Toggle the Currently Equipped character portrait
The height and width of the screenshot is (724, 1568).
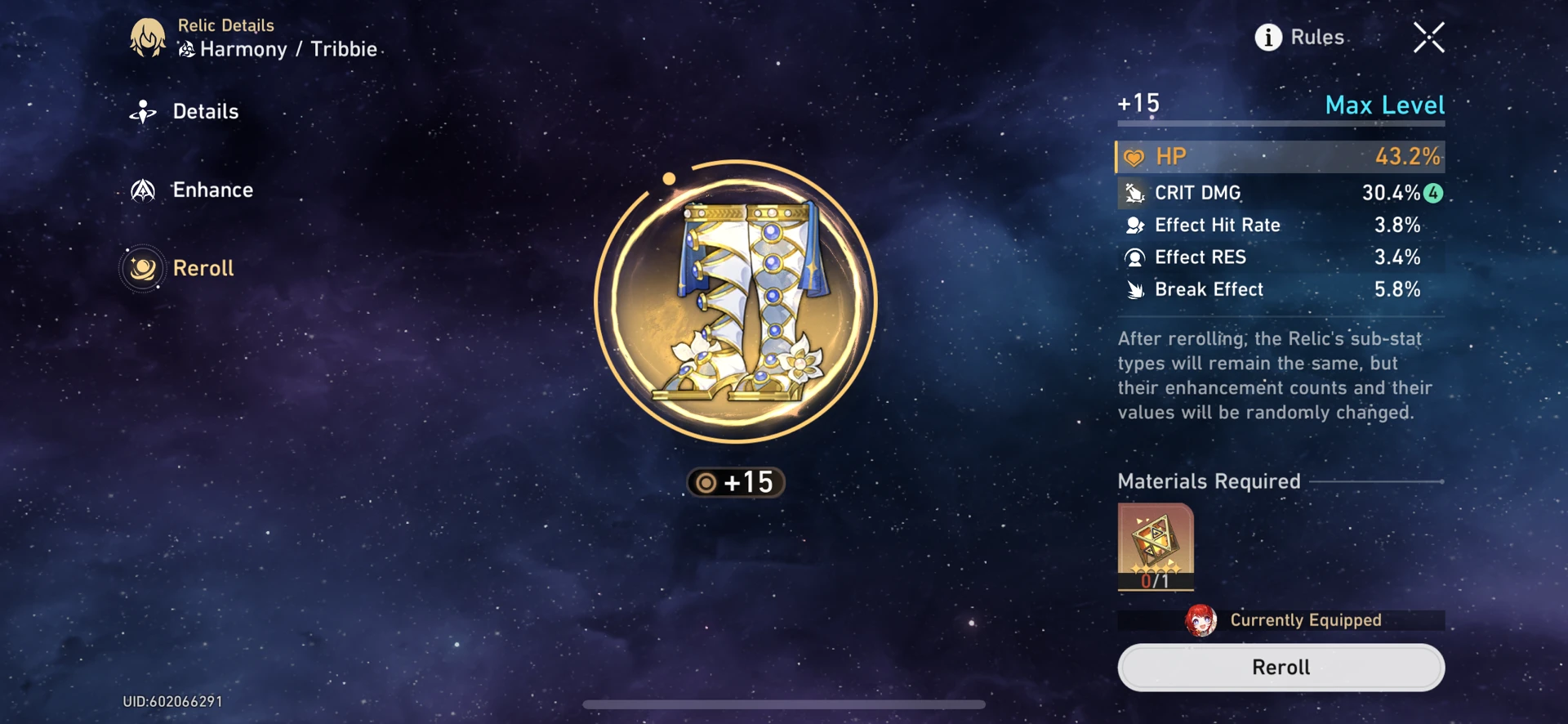tap(1200, 621)
